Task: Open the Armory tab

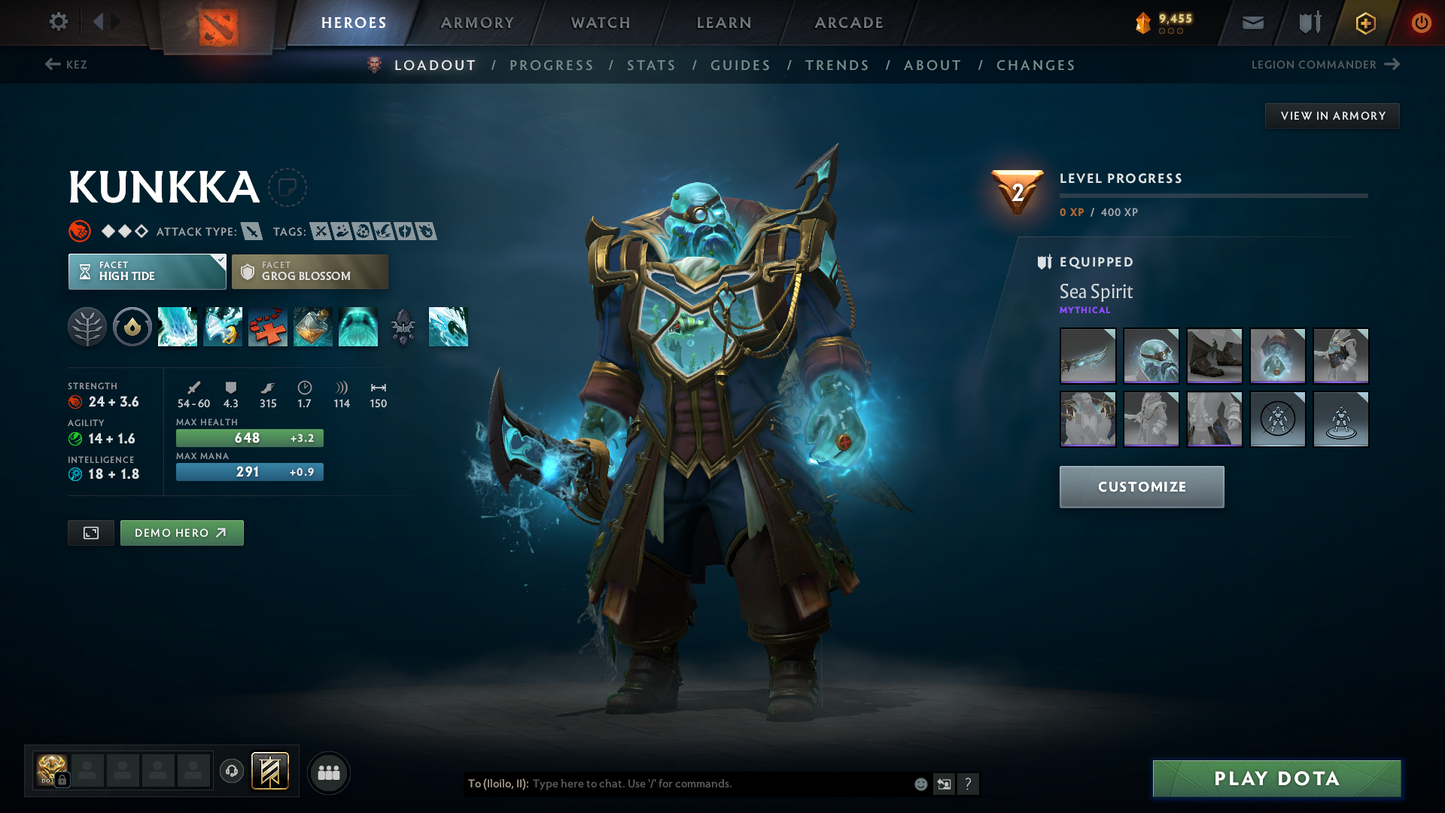Action: (x=477, y=23)
